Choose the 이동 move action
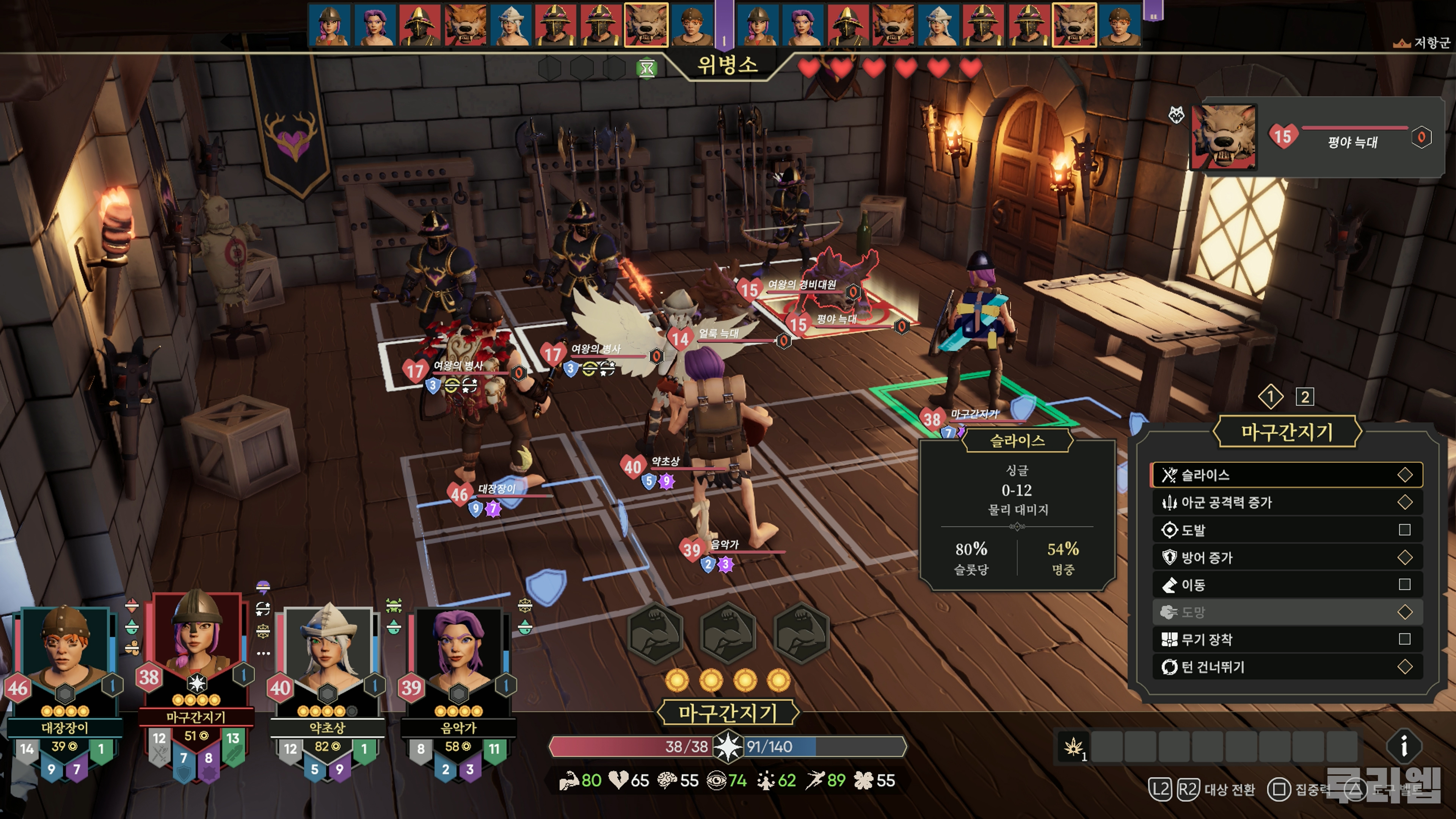Image resolution: width=1456 pixels, height=819 pixels. [x=1287, y=585]
